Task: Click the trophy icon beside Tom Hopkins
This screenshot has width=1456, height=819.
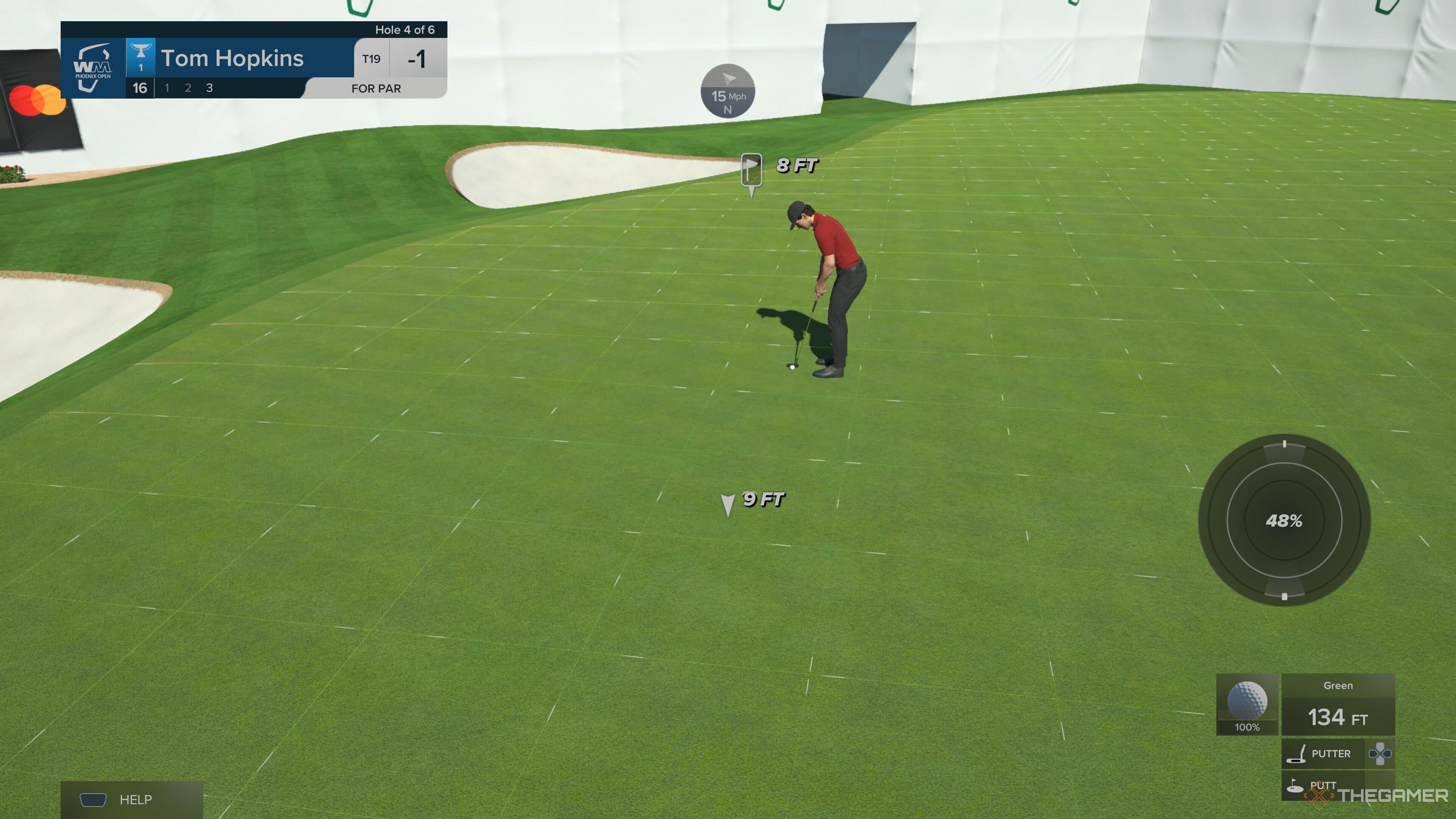Action: (x=141, y=55)
